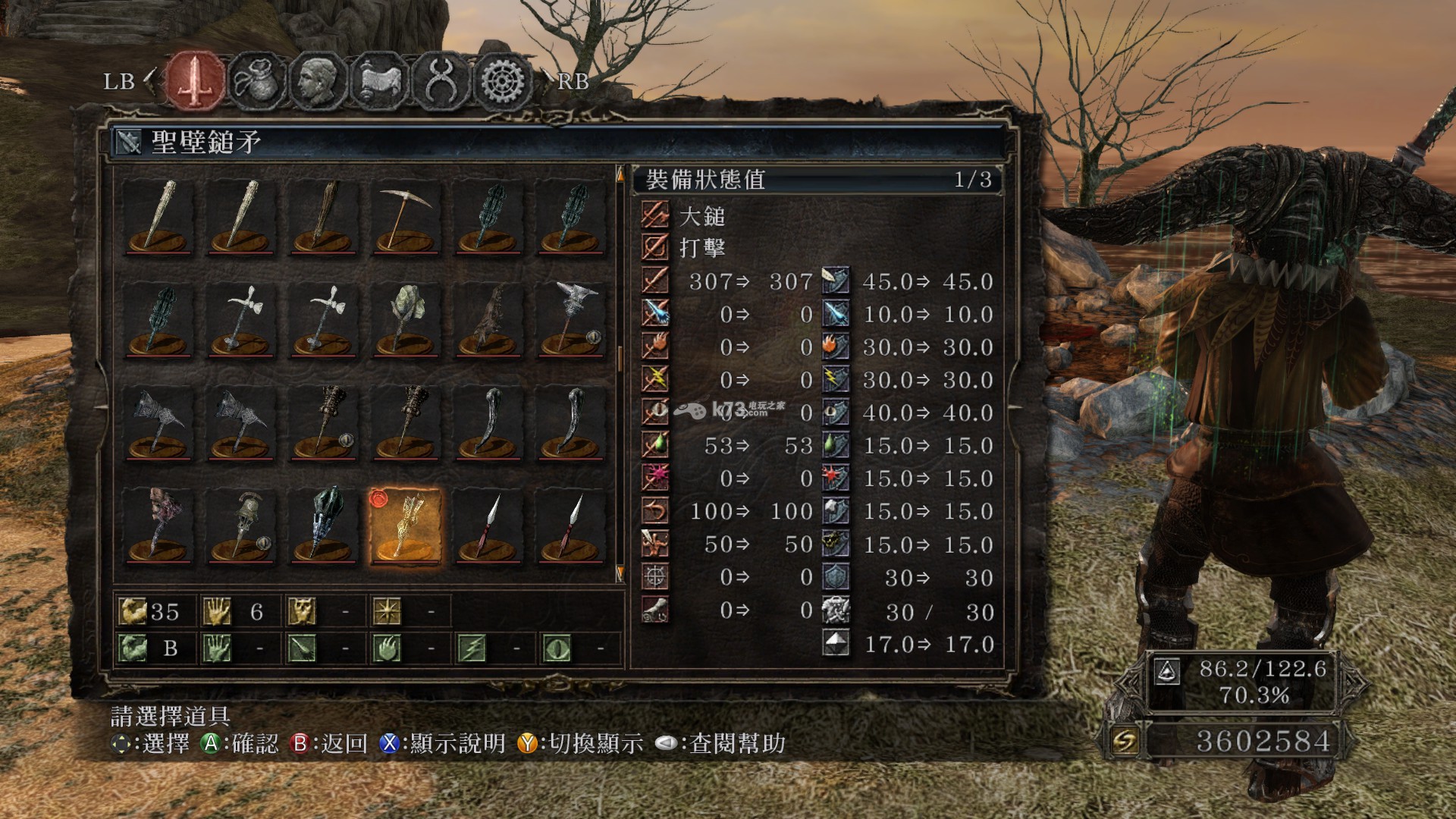The width and height of the screenshot is (1456, 819).
Task: Switch to the sword equipment tab
Action: [x=196, y=80]
